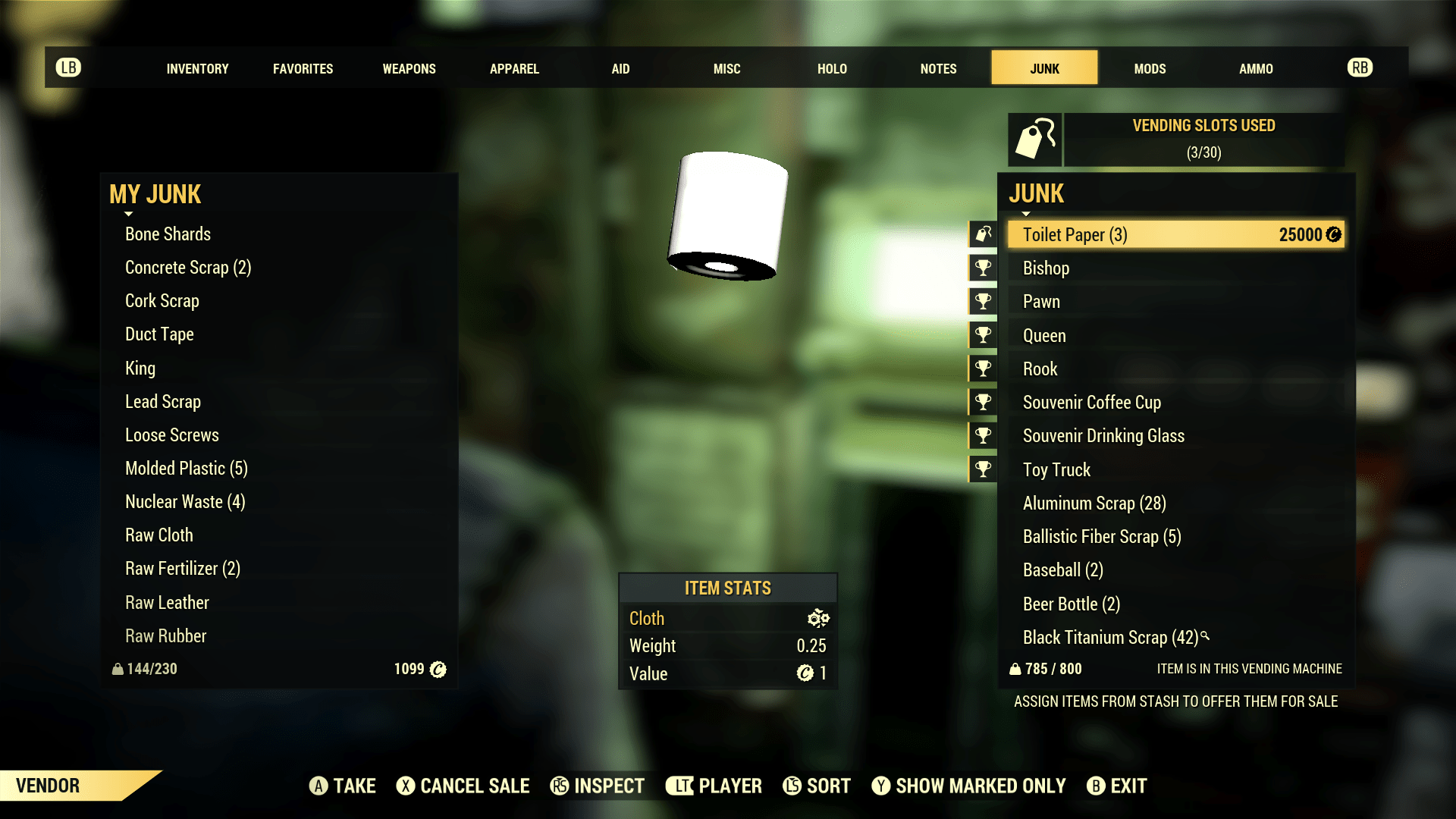Open the Sort options
Image resolution: width=1456 pixels, height=819 pixels.
817,786
